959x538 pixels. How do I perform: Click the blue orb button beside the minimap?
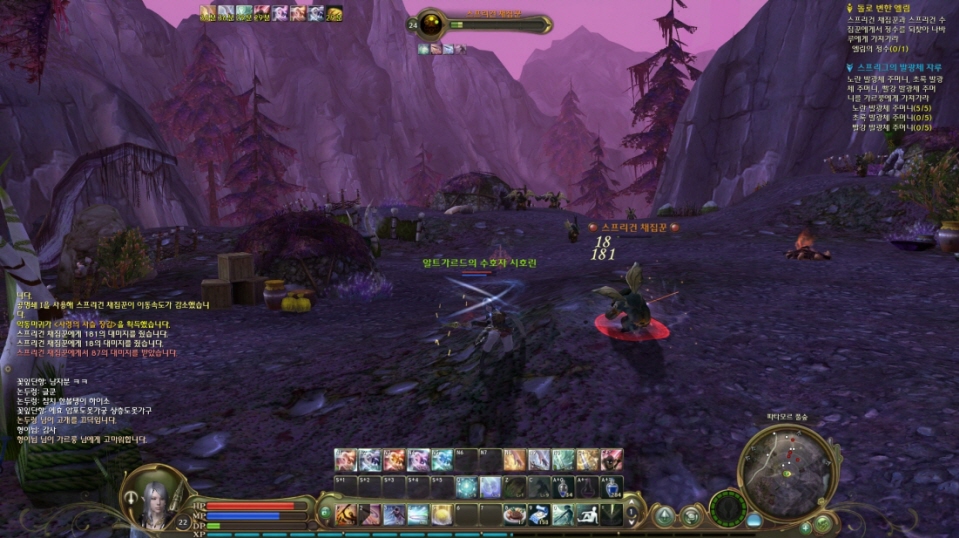[x=754, y=520]
